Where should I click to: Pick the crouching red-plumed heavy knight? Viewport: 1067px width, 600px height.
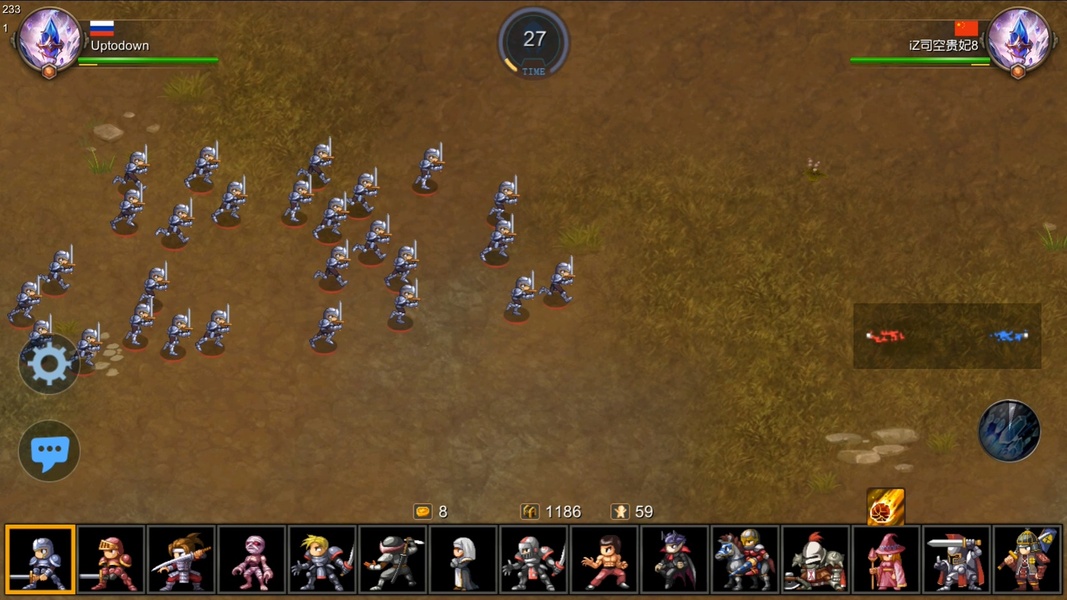pyautogui.click(x=816, y=560)
